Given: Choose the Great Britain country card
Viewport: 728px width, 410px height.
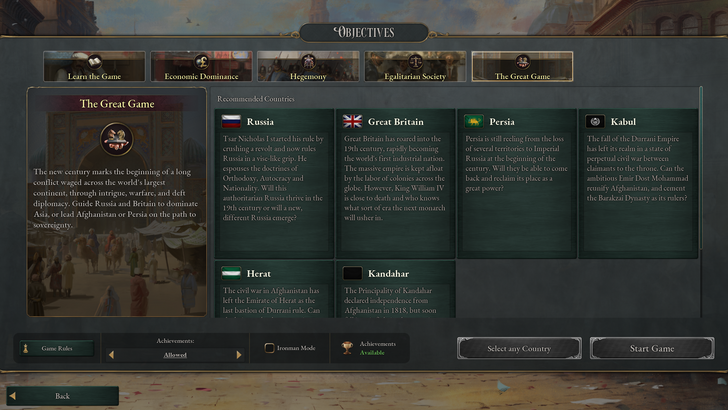Looking at the screenshot, I should coord(396,183).
